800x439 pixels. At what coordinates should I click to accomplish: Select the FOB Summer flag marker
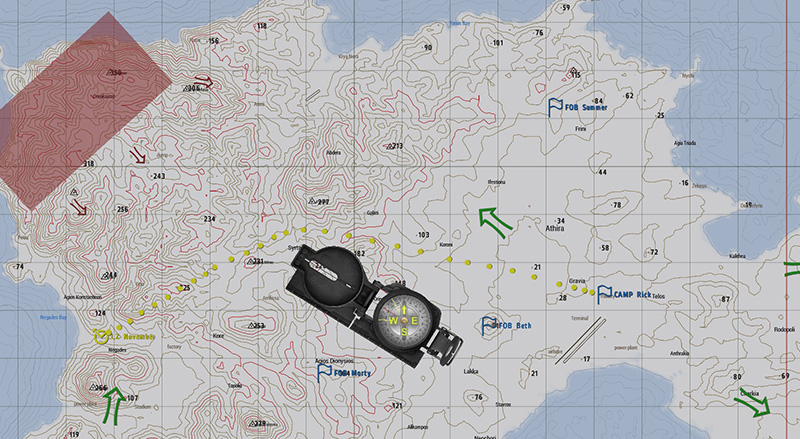click(x=556, y=105)
